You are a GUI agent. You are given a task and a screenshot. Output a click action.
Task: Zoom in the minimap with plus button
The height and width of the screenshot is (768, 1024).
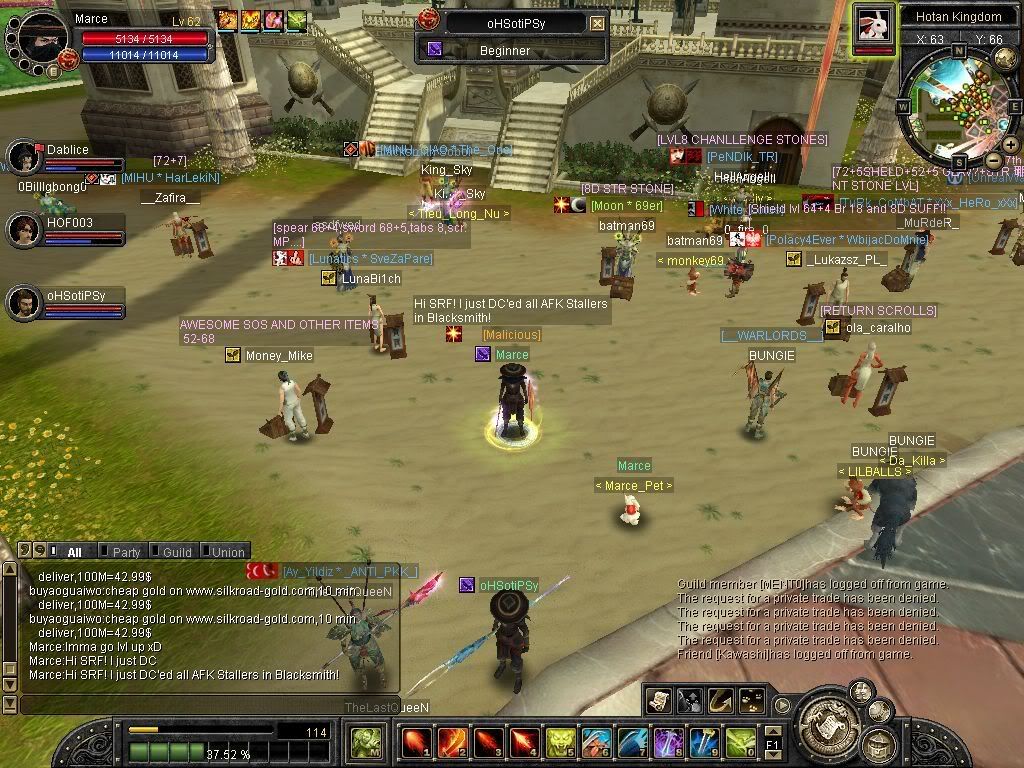pyautogui.click(x=1010, y=145)
